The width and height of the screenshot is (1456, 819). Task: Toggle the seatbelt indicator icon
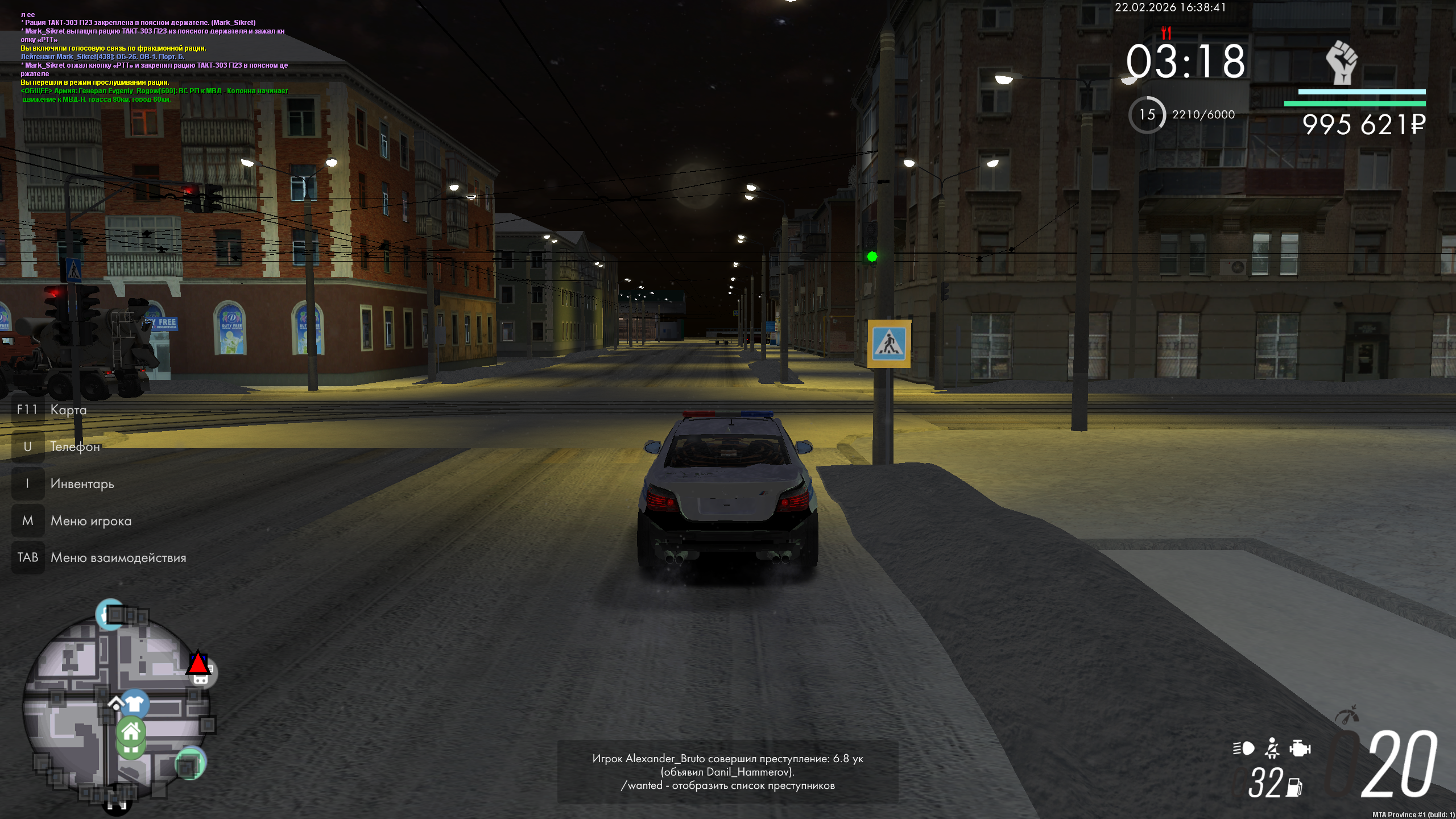(x=1272, y=748)
